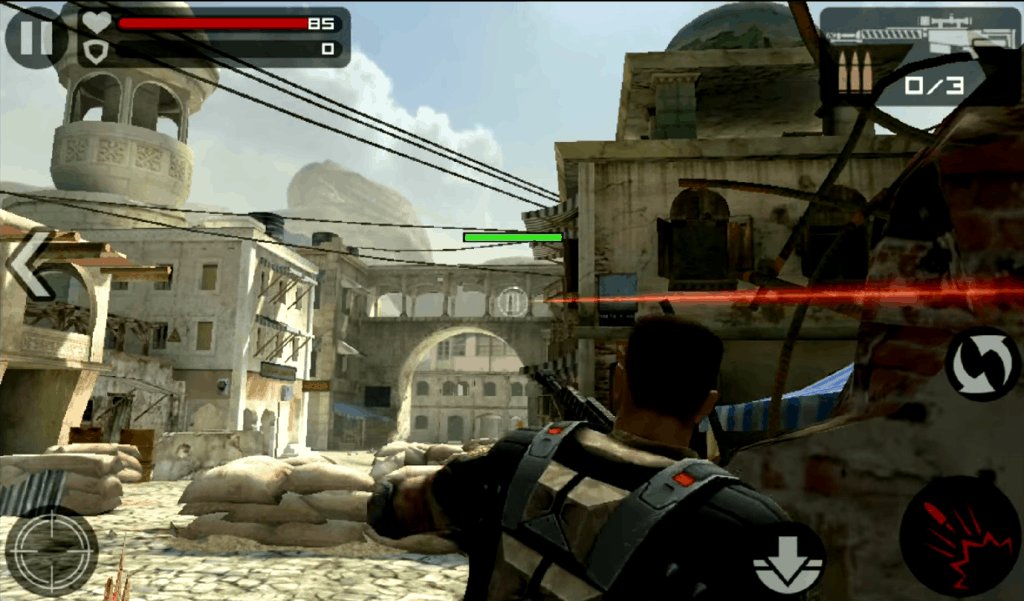
Task: Pause the game
Action: (34, 37)
